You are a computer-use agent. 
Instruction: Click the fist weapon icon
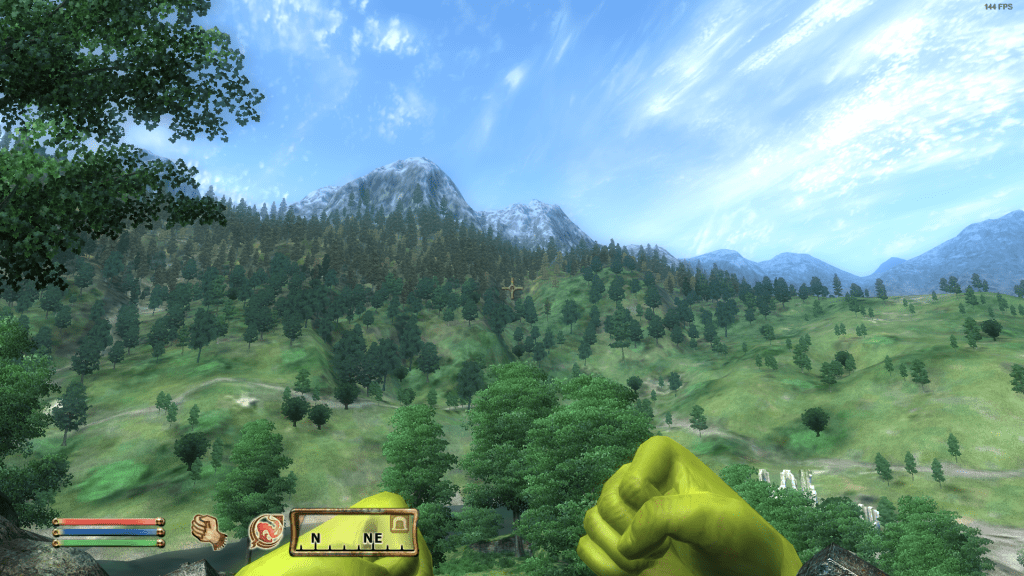point(208,530)
